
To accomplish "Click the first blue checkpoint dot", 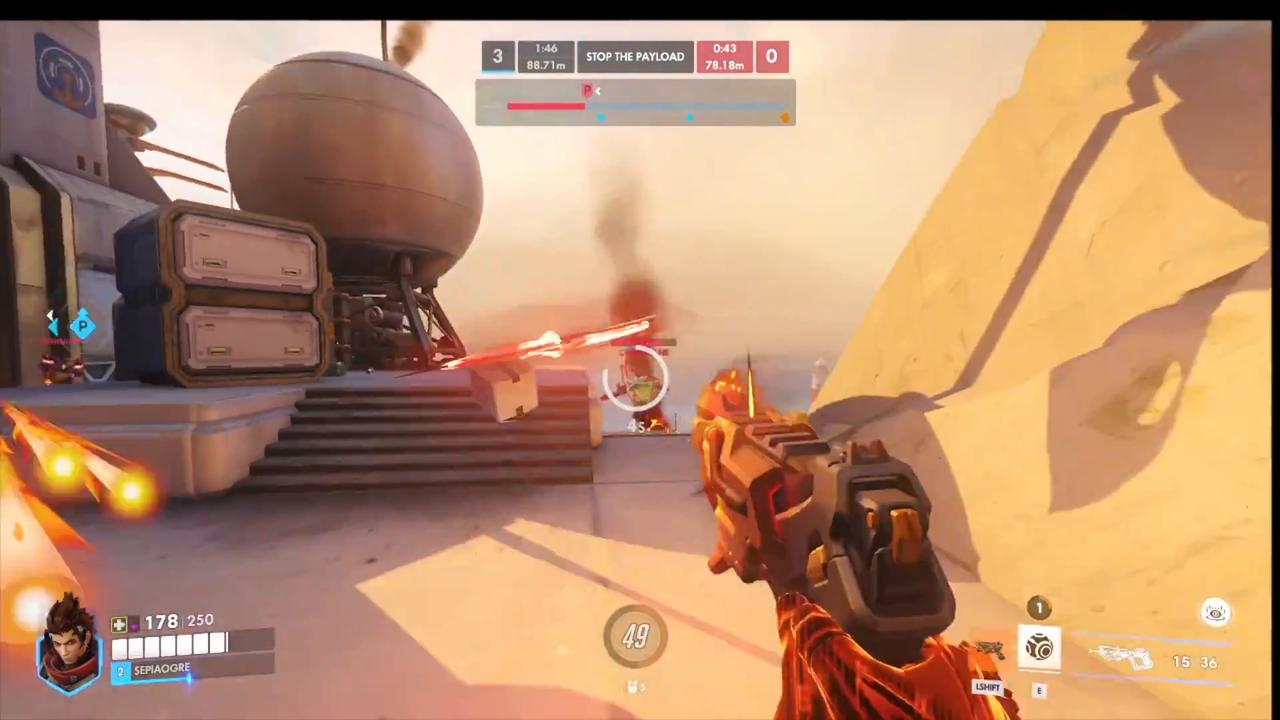I will (x=601, y=117).
